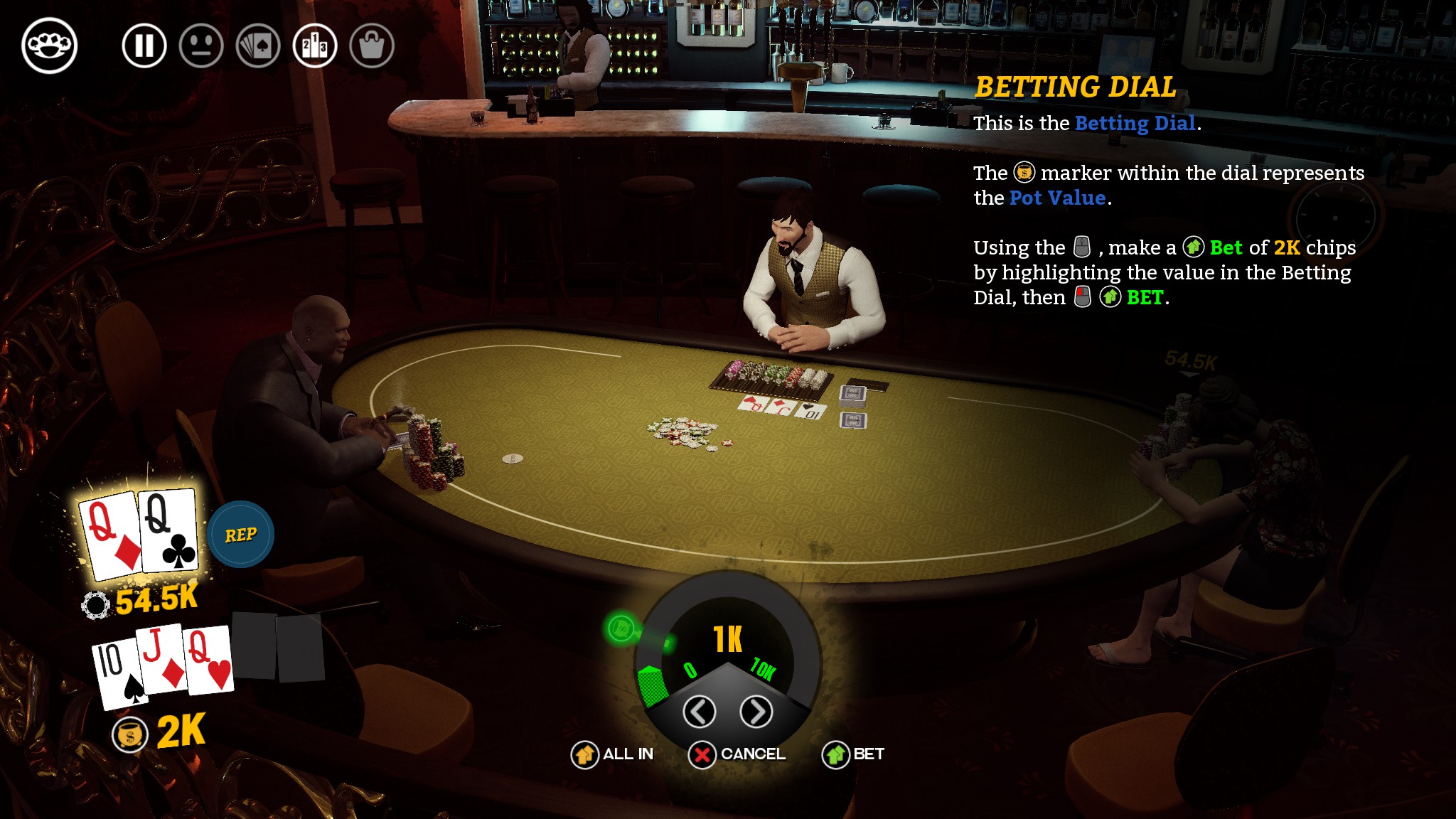The height and width of the screenshot is (819, 1456).
Task: Show the leaderboard podium icon
Action: click(x=315, y=46)
